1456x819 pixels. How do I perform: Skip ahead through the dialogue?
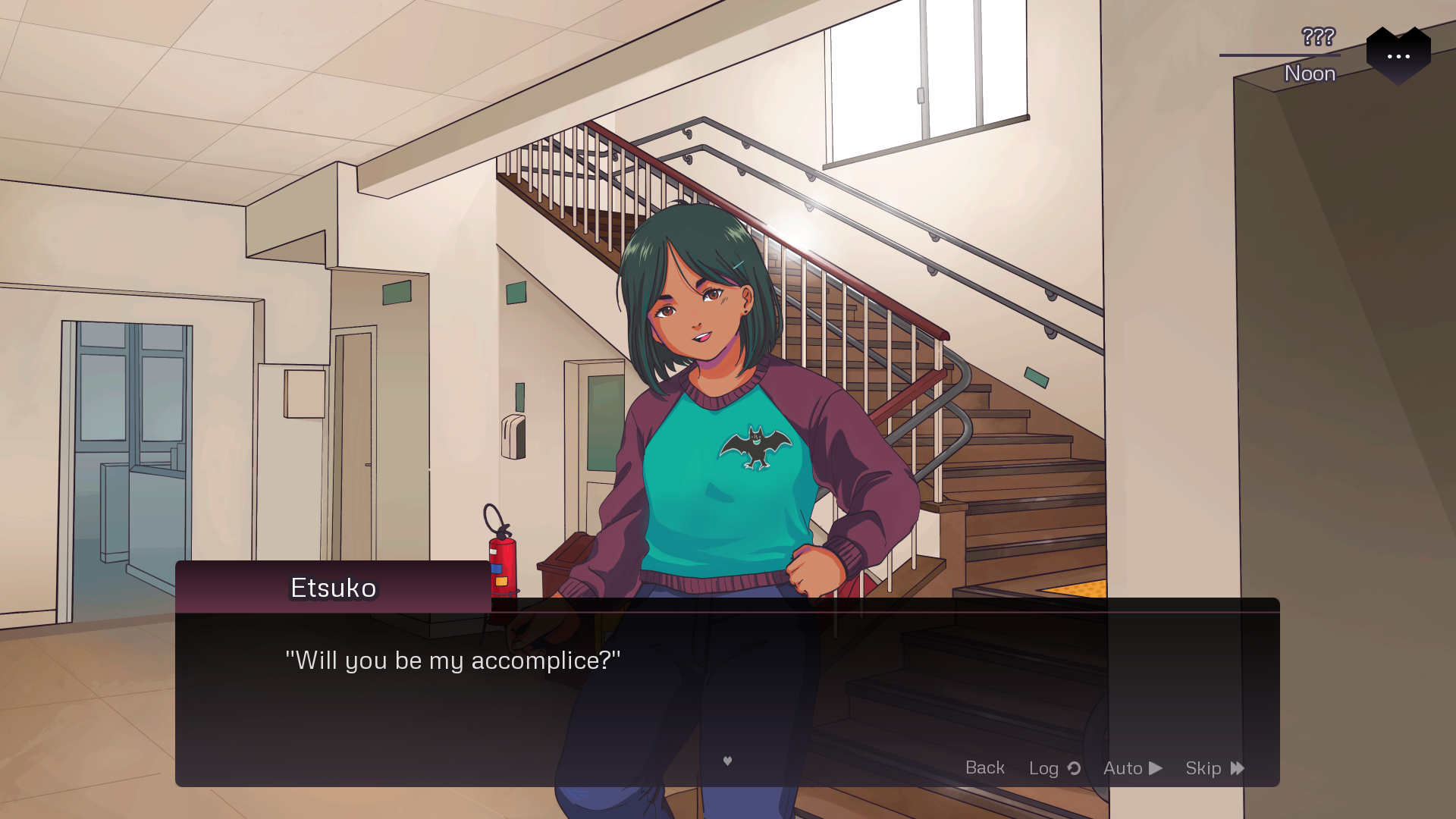pos(1214,768)
